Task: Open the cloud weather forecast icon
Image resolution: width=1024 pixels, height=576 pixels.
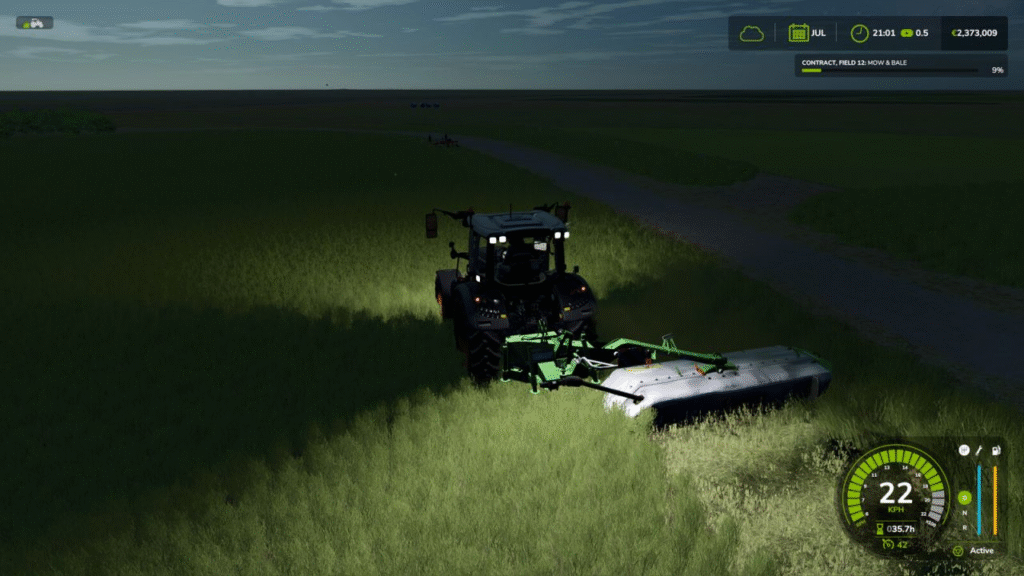Action: (751, 33)
